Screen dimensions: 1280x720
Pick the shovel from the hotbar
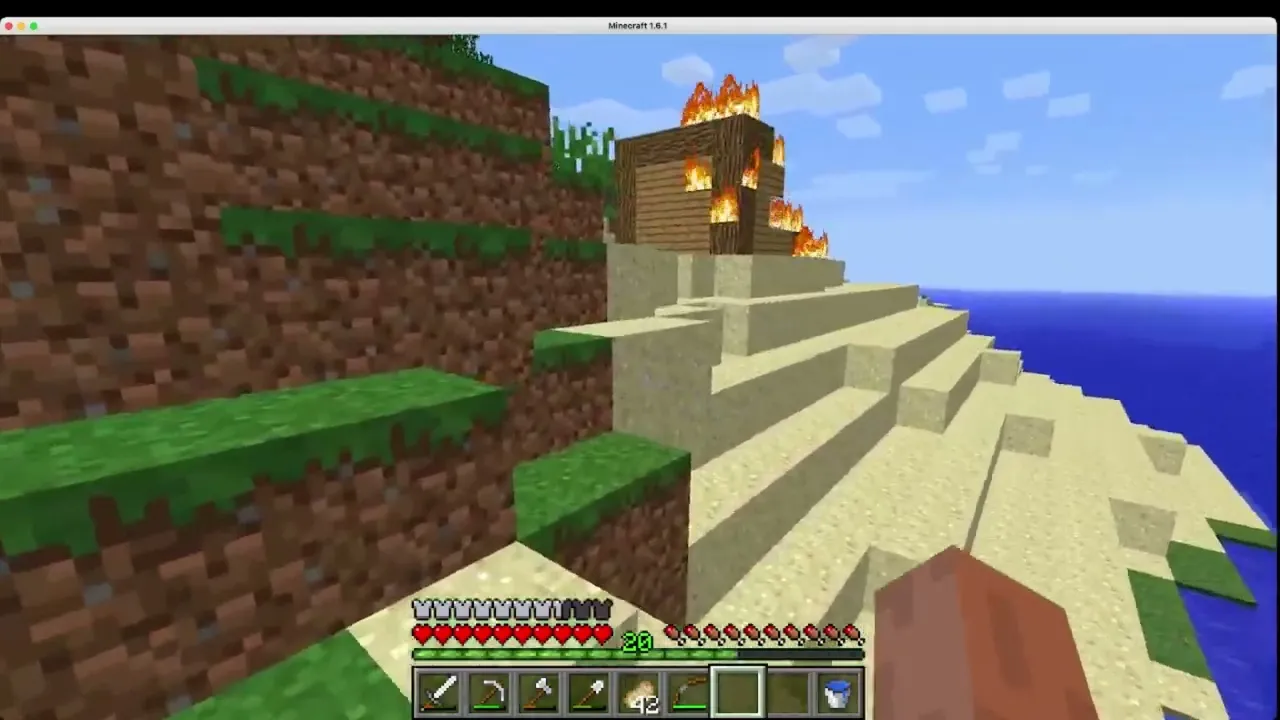[589, 693]
